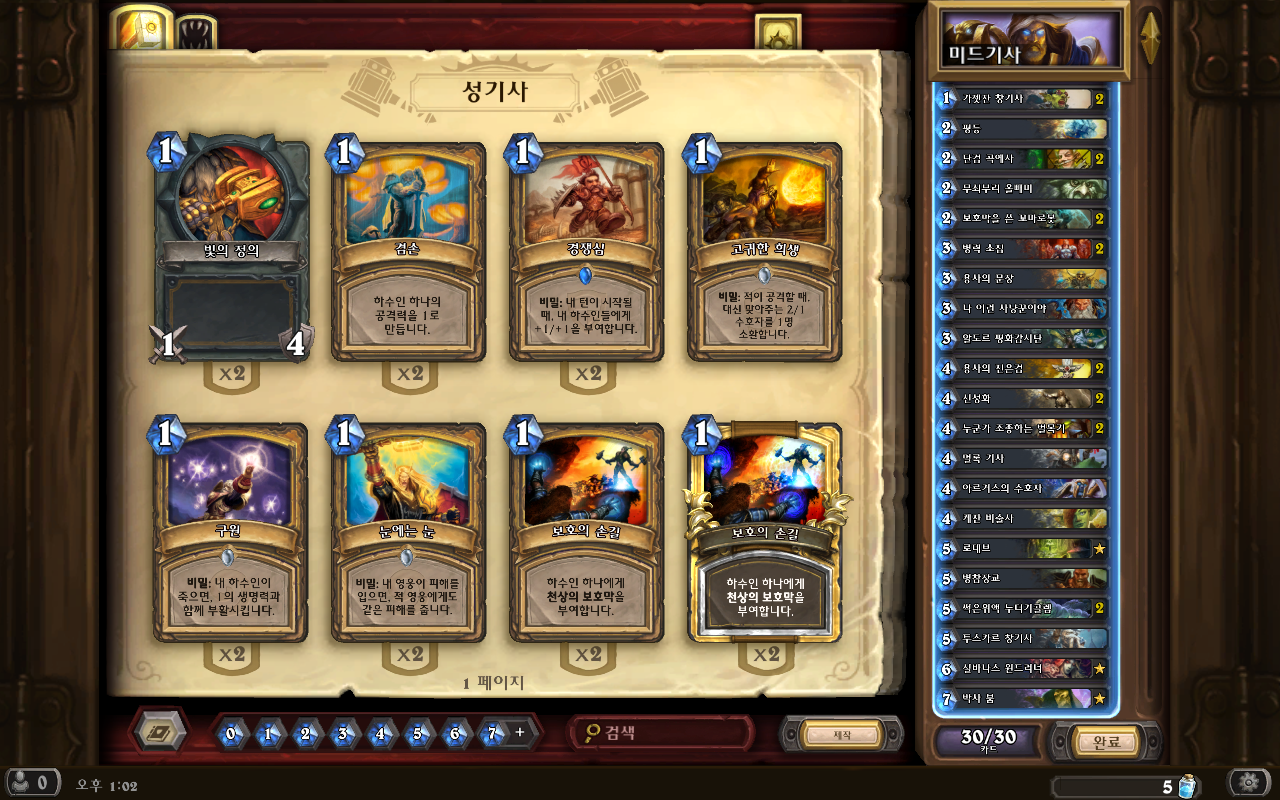Choose the 경쟁심 secret card
This screenshot has width=1280, height=800.
587,255
